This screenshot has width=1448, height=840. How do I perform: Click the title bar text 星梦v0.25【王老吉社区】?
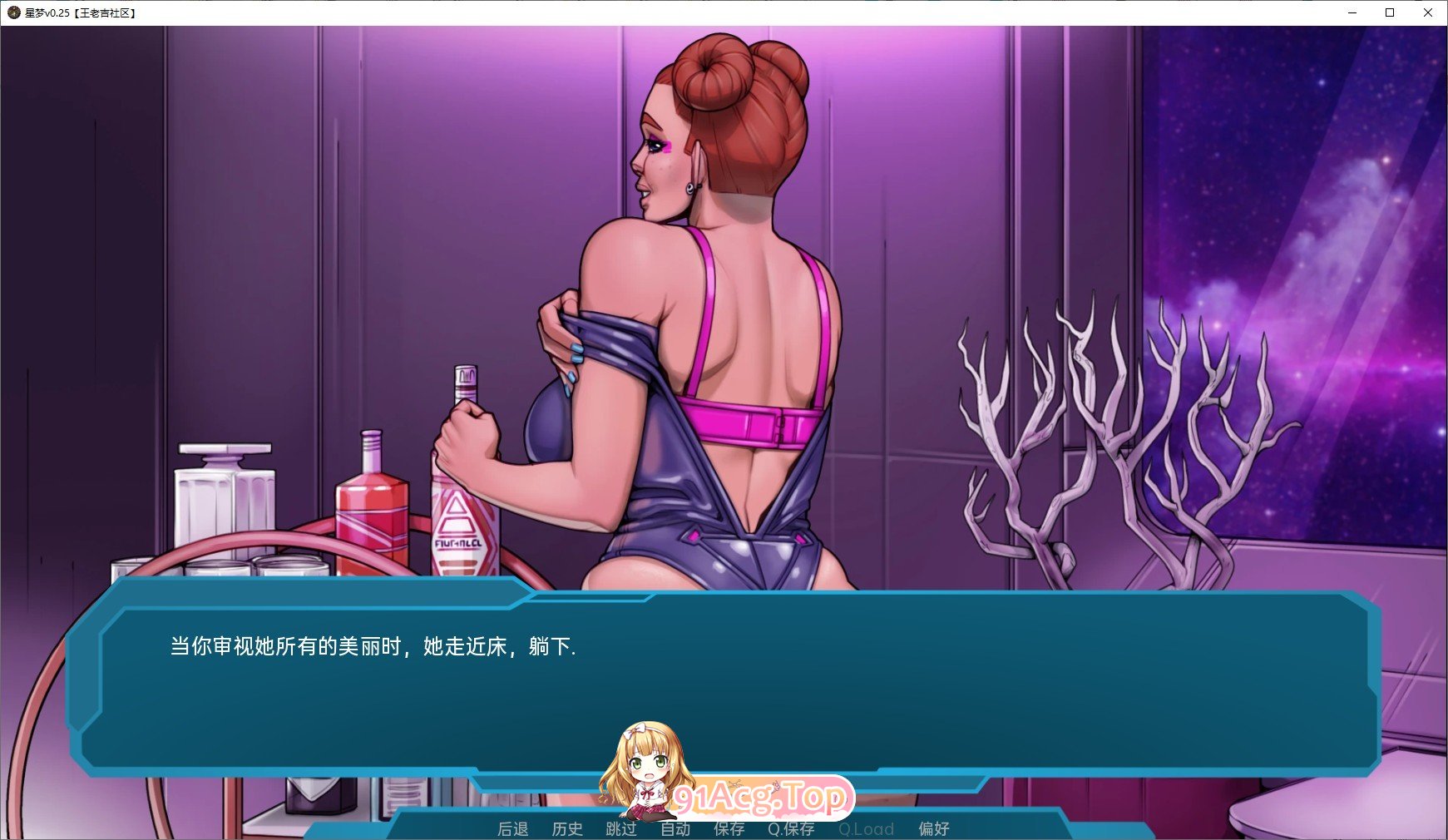[79, 12]
